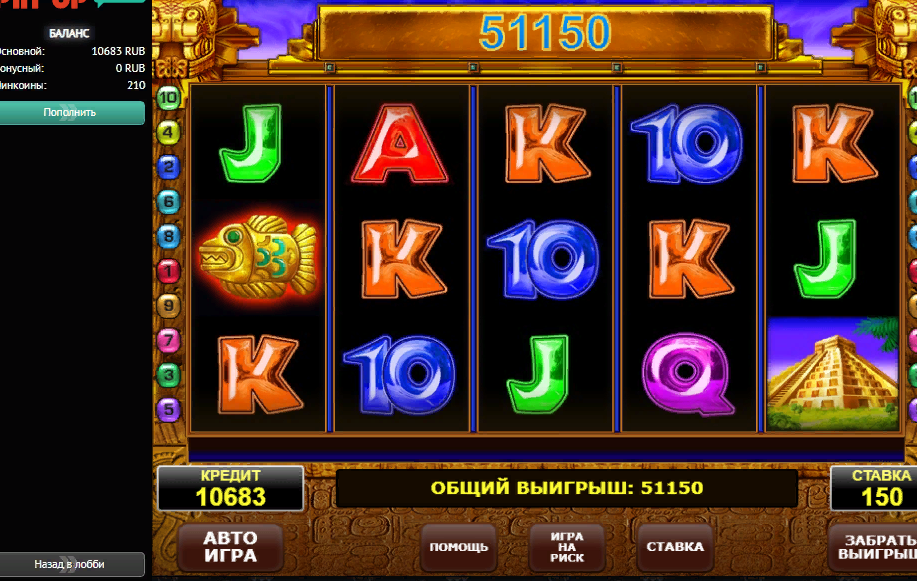The width and height of the screenshot is (917, 581).
Task: Select the red payline 1 marker
Action: tap(168, 270)
